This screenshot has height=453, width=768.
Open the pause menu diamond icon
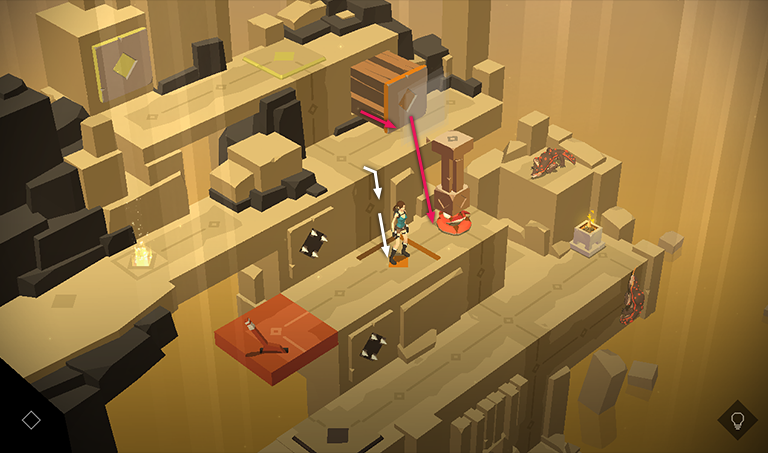[x=31, y=419]
